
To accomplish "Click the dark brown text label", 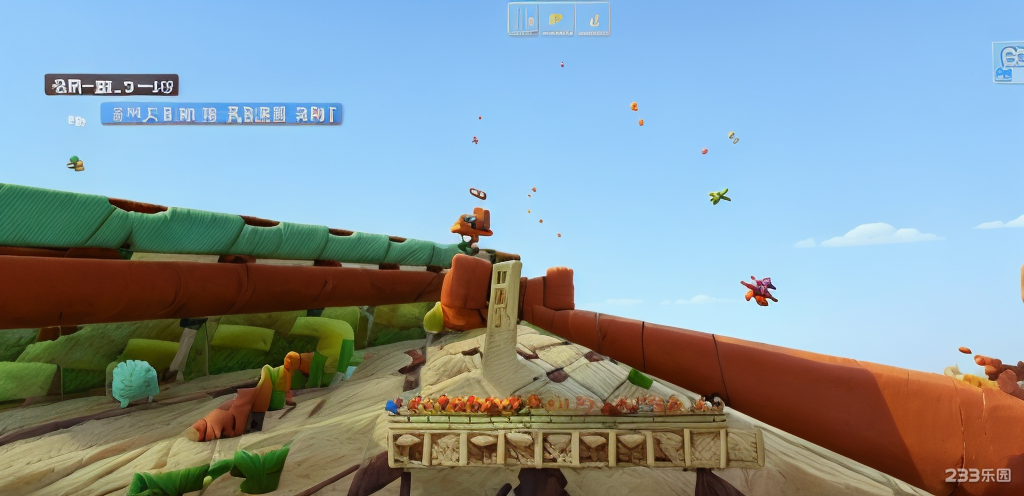I will tap(111, 85).
